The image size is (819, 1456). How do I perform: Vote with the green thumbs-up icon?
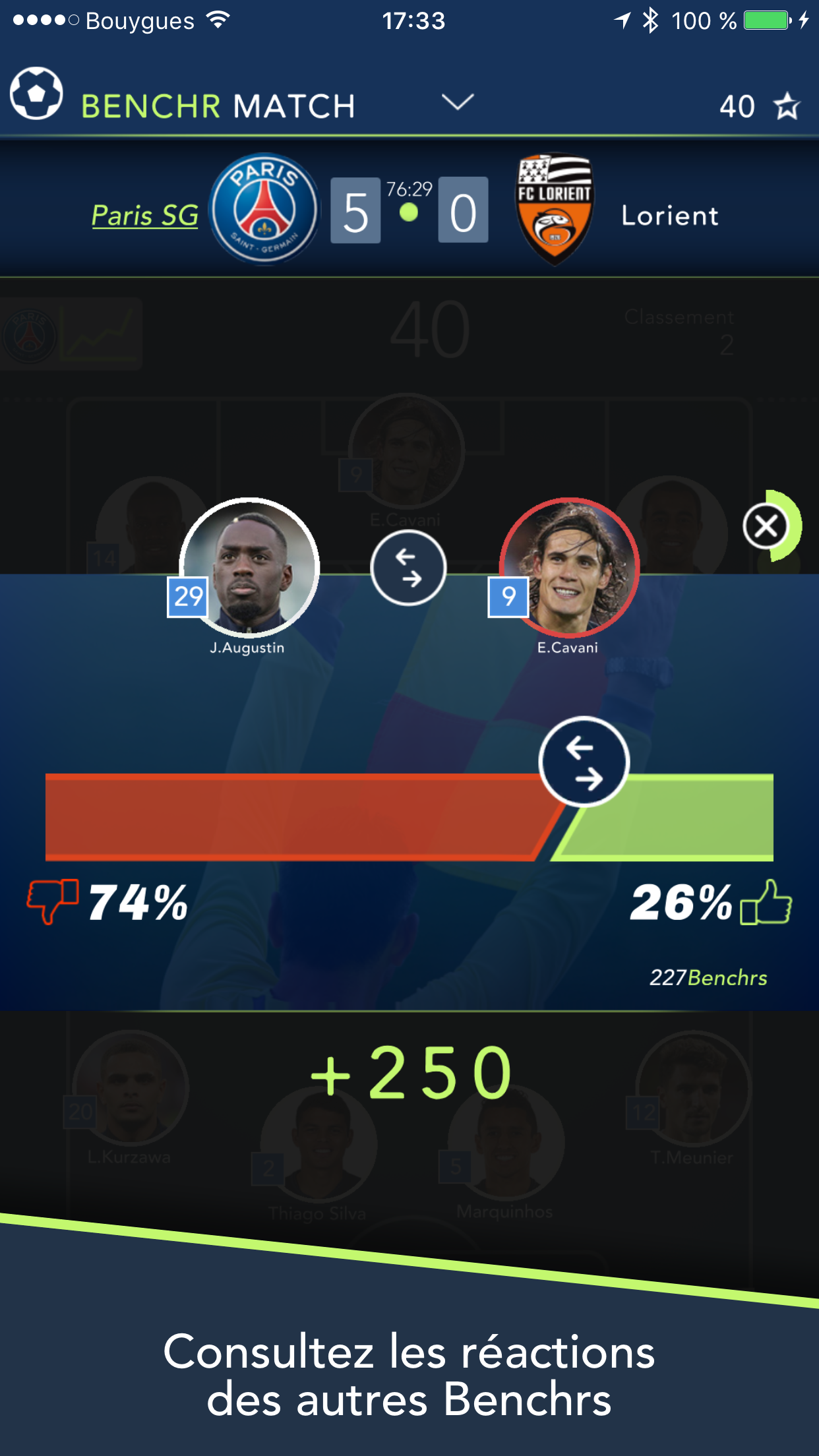tap(766, 902)
